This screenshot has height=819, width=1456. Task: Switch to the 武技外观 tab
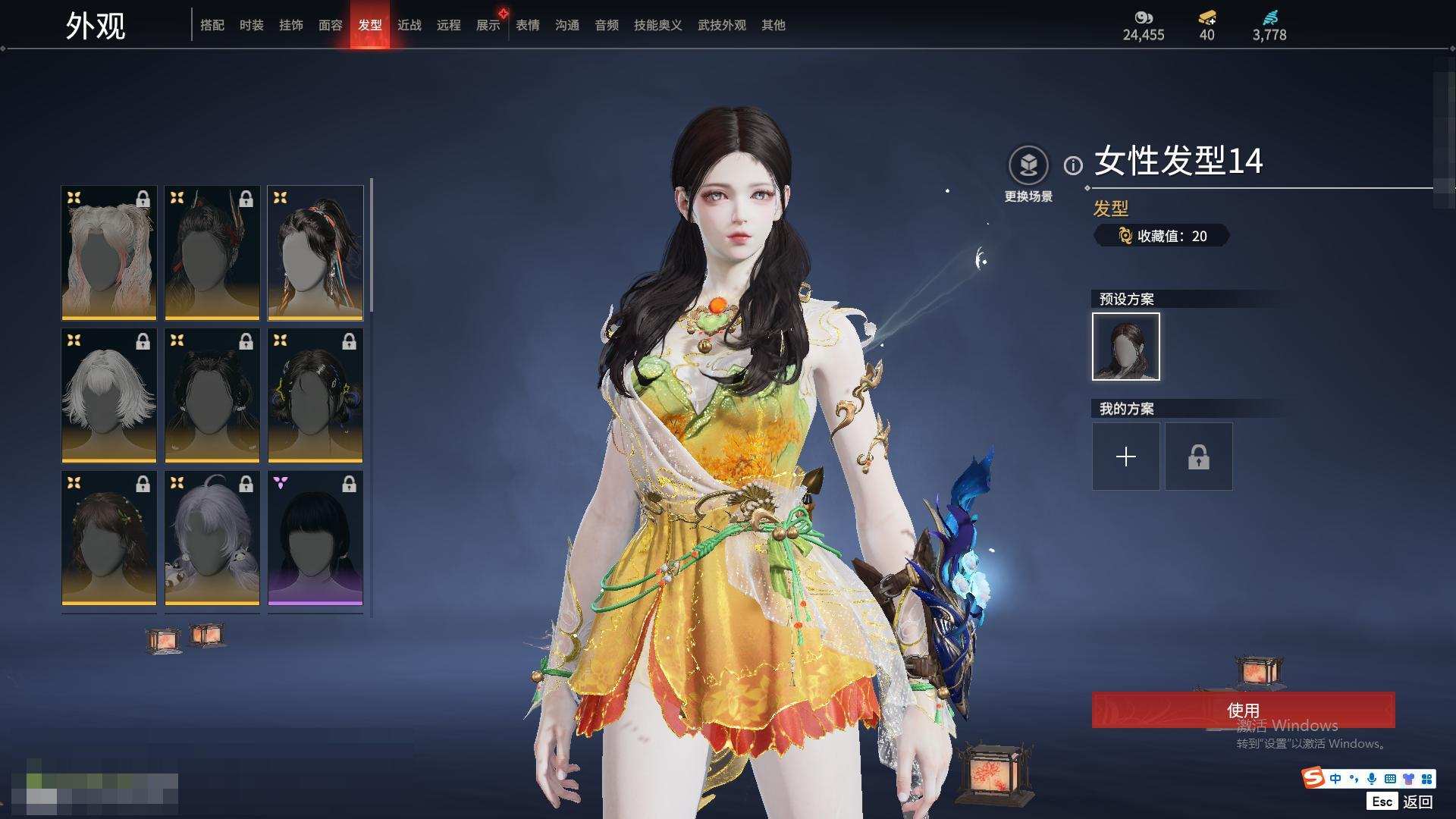click(x=721, y=25)
